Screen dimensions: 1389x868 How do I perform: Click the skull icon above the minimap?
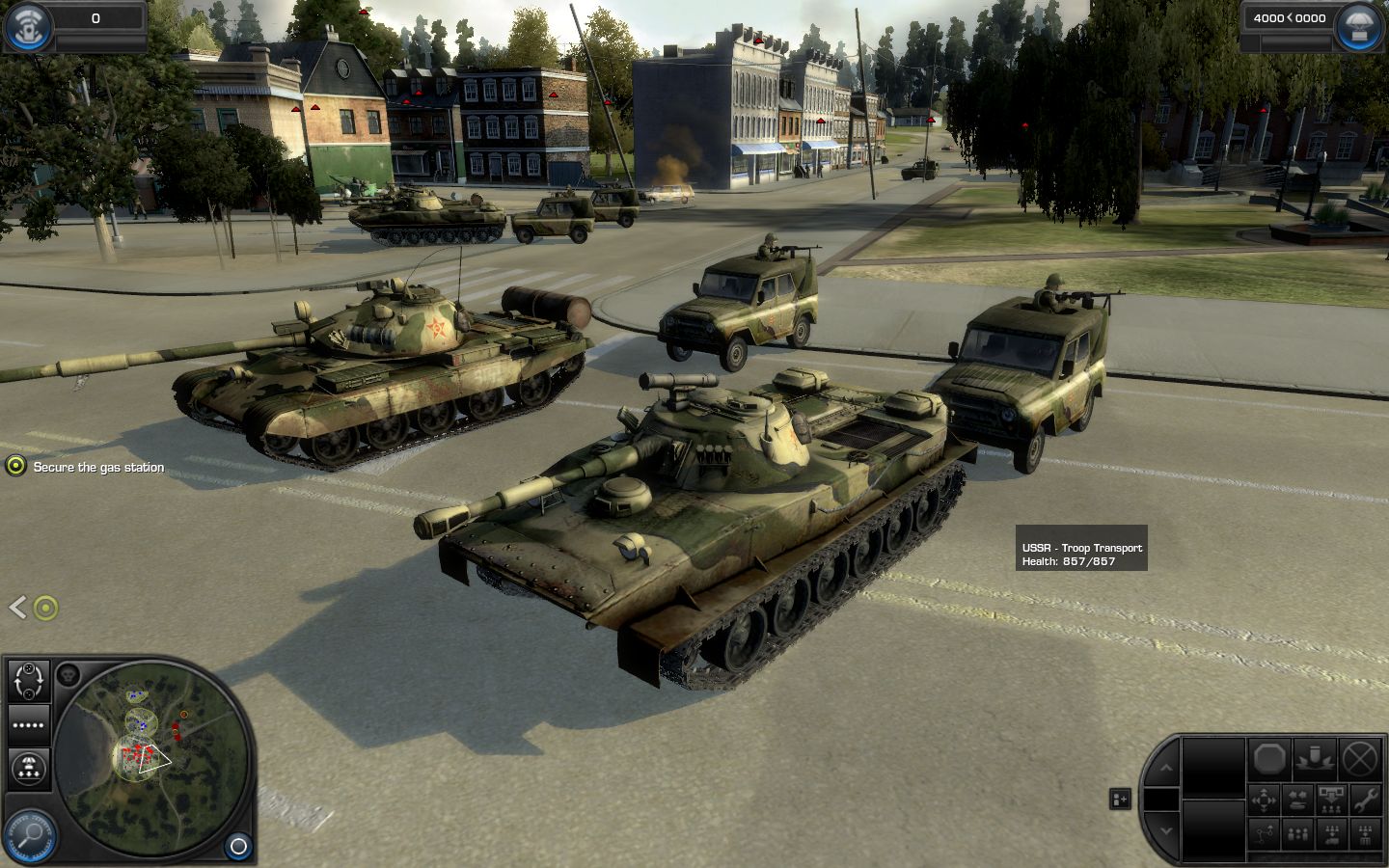point(68,674)
